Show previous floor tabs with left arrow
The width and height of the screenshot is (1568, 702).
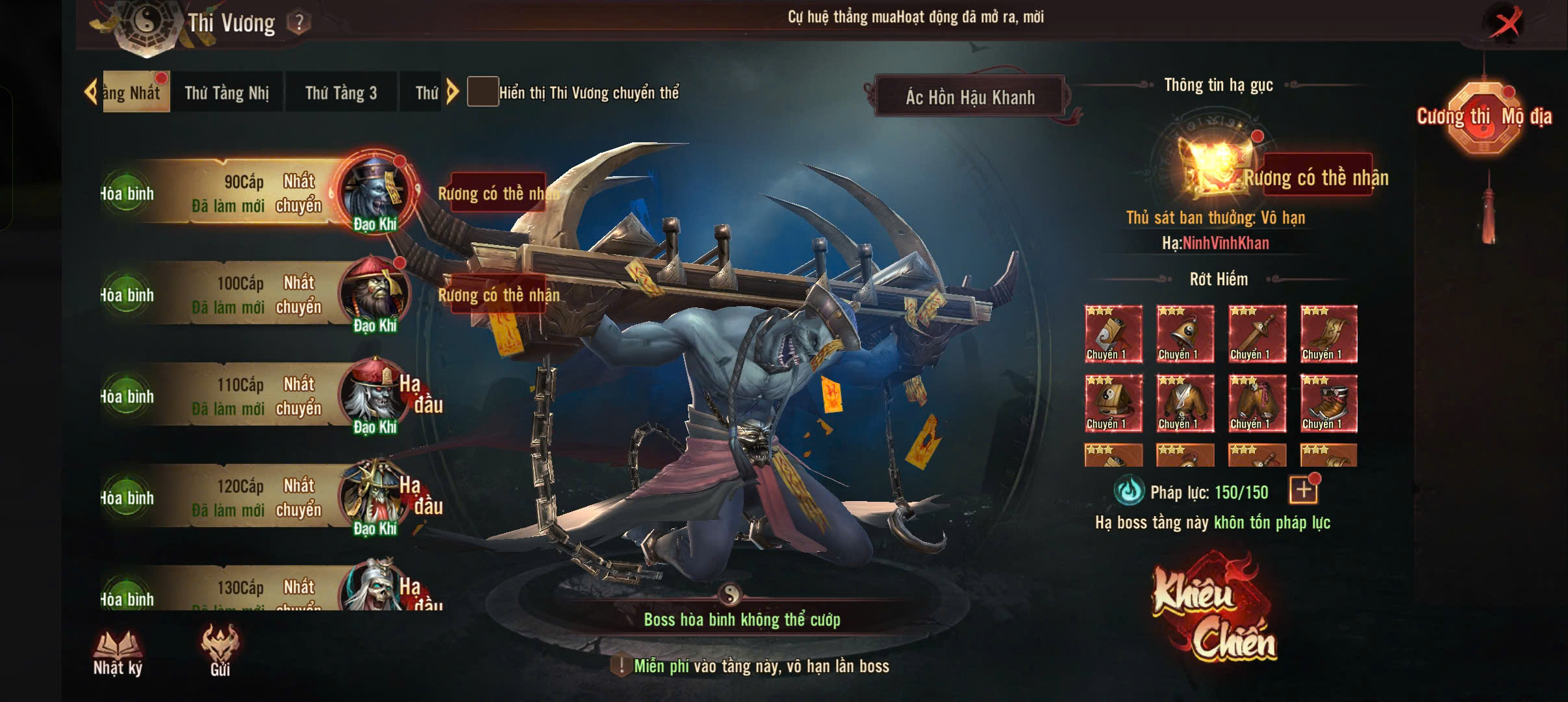90,92
